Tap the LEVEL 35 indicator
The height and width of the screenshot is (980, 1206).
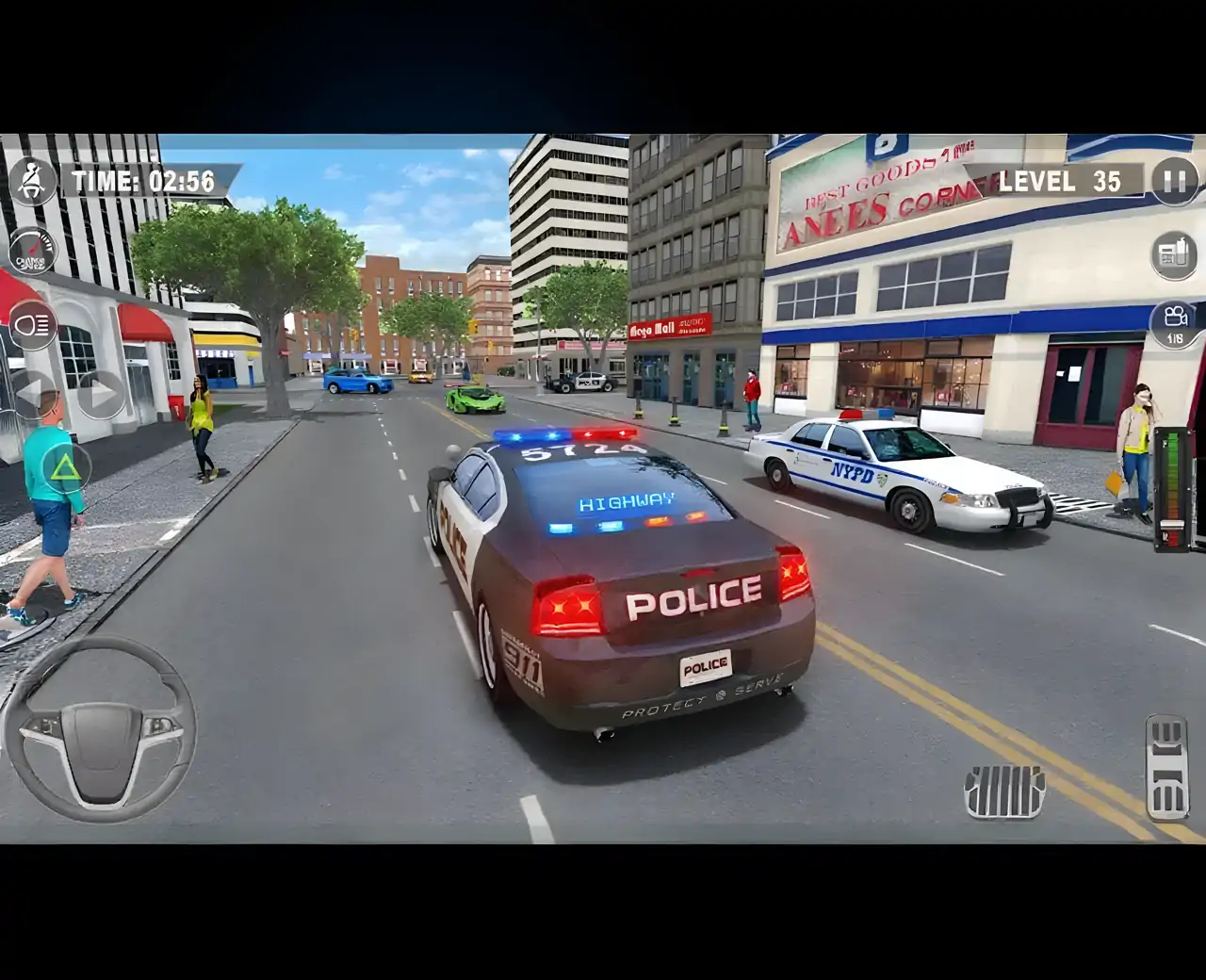[x=1058, y=180]
